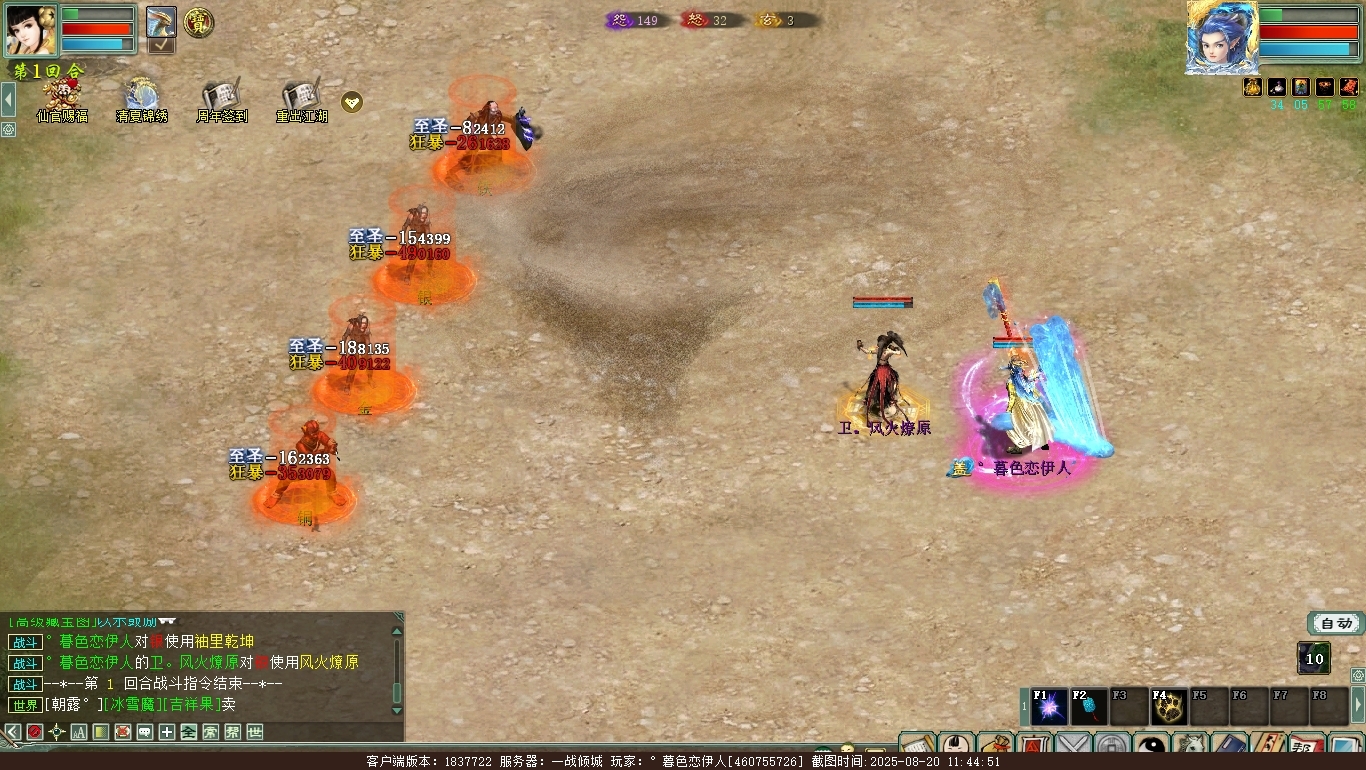Switch chat to the 帮 guild channel
The width and height of the screenshot is (1366, 770).
tap(232, 732)
